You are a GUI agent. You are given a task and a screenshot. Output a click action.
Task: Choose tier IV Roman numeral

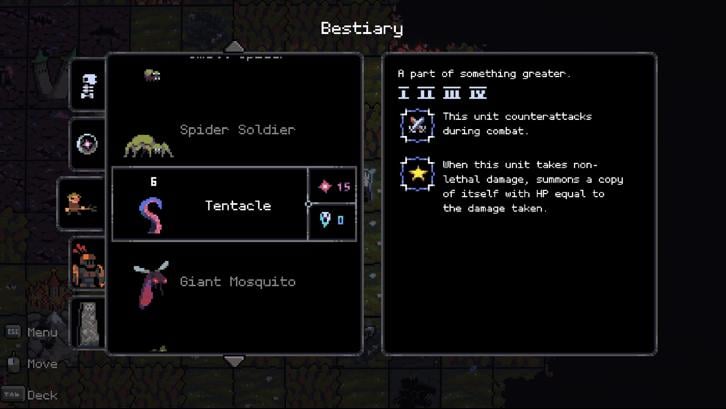[x=478, y=93]
